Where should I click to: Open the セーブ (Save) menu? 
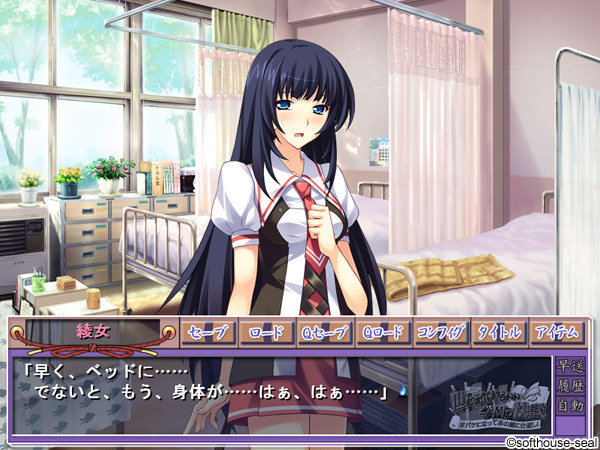click(208, 332)
